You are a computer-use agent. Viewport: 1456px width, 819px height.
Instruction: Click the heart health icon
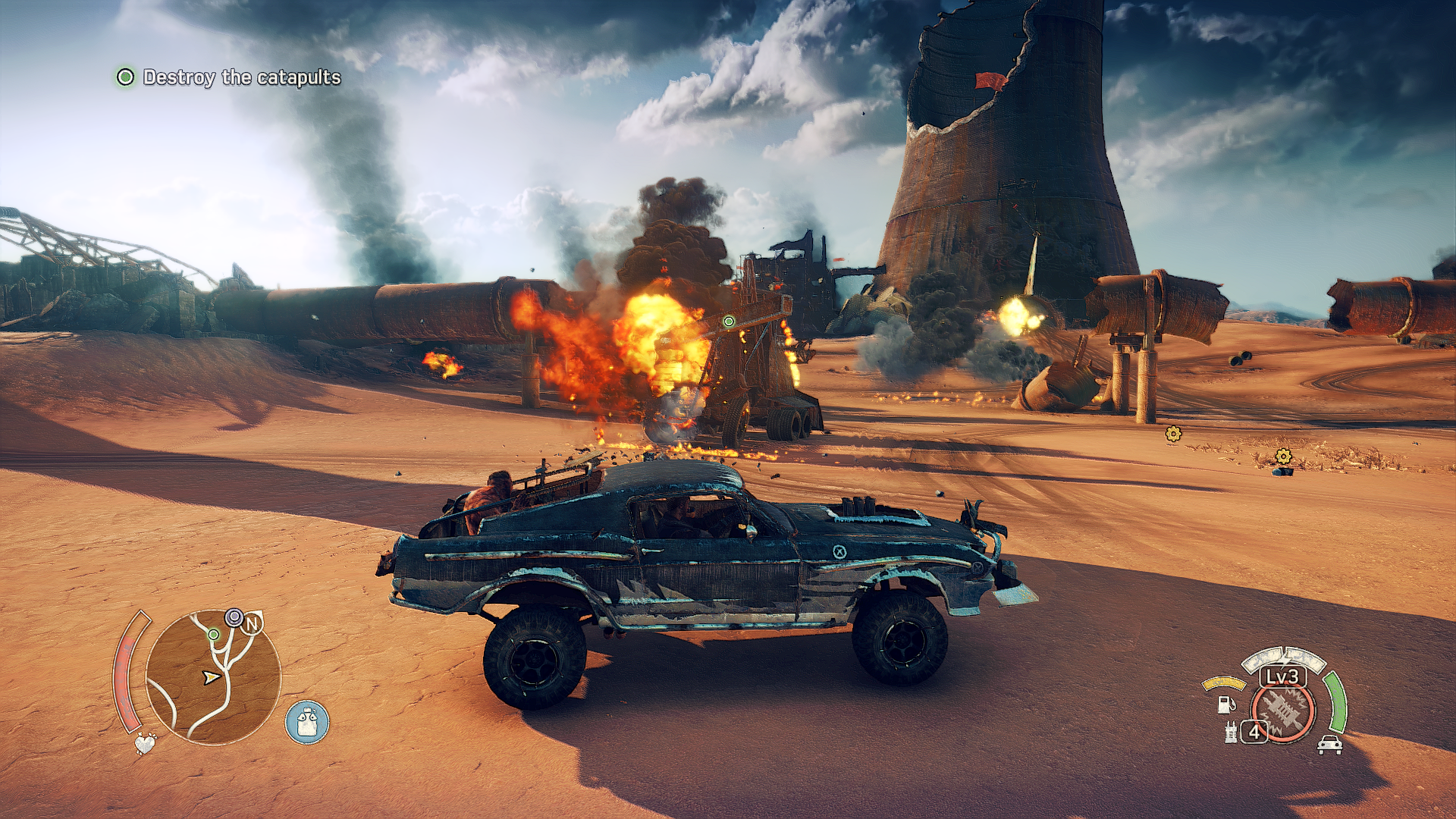(144, 743)
